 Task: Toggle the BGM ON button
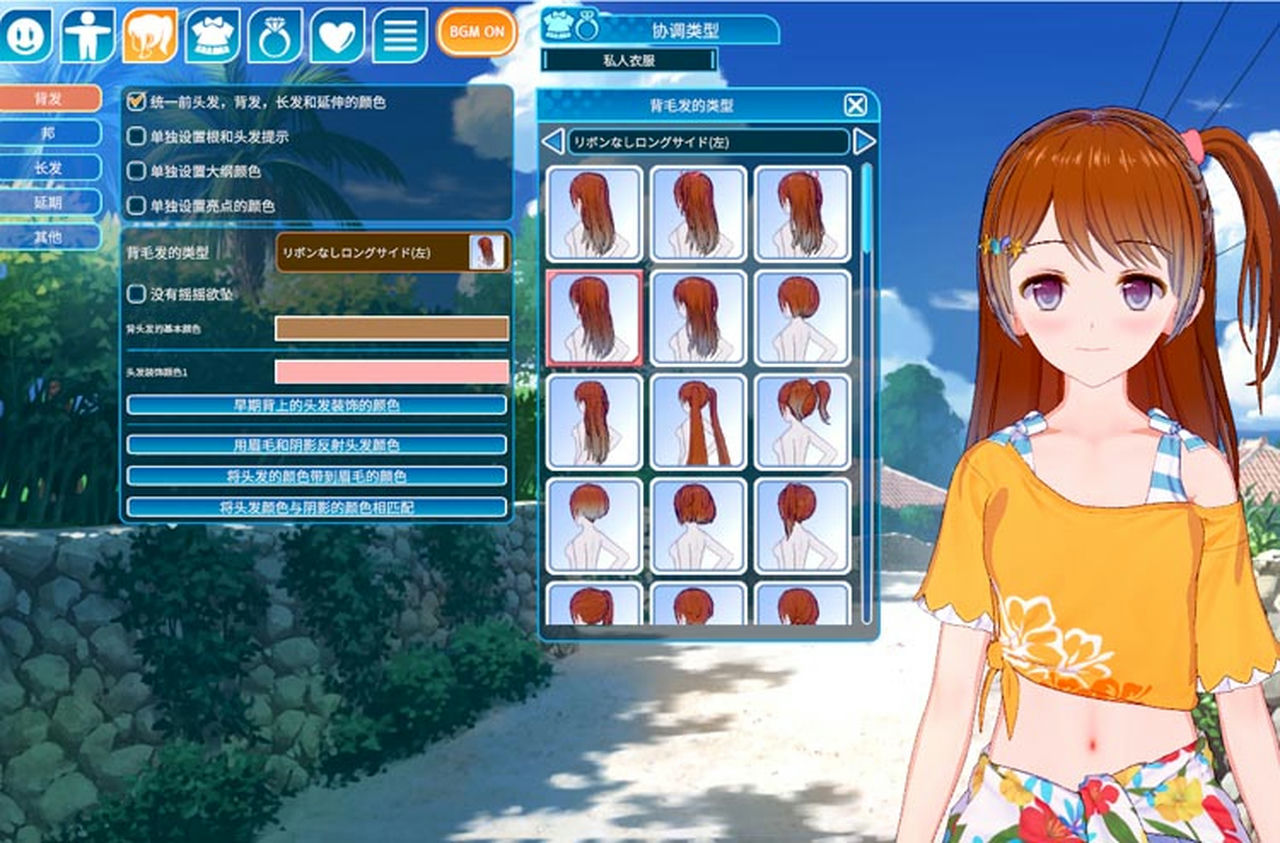pos(476,32)
